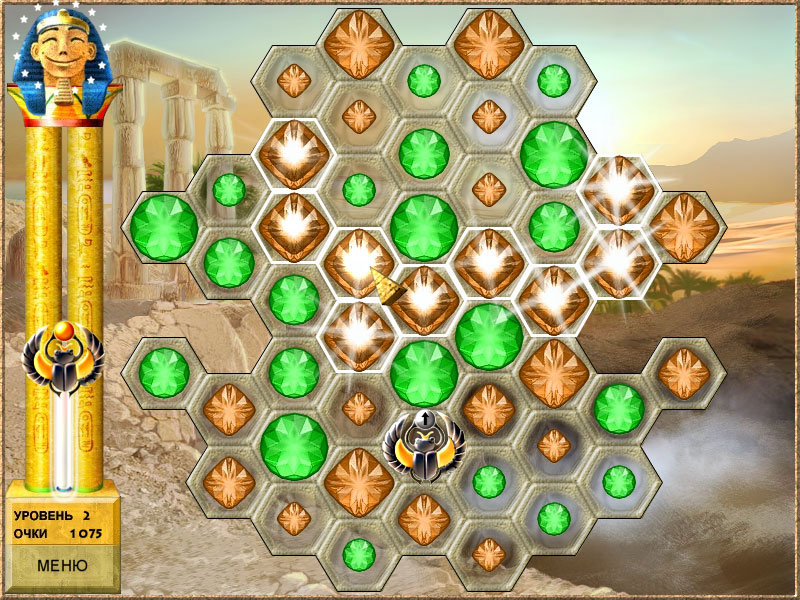Screen dimensions: 800x600
Task: Choose the amber gem tile directly below the scarab tile
Action: [424, 518]
